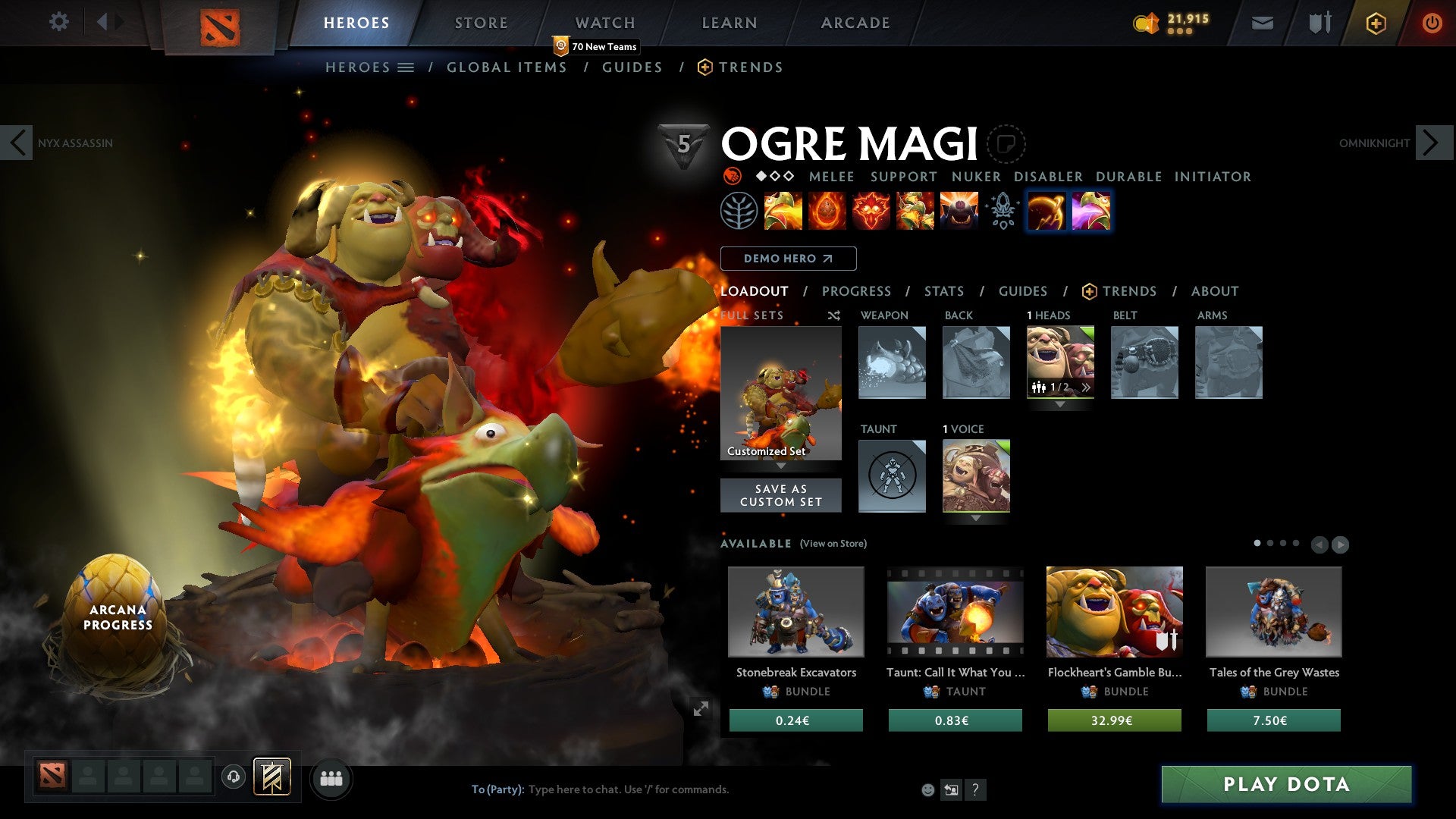Click the shuffle icon next to Full Sets
1456x819 pixels.
[833, 316]
